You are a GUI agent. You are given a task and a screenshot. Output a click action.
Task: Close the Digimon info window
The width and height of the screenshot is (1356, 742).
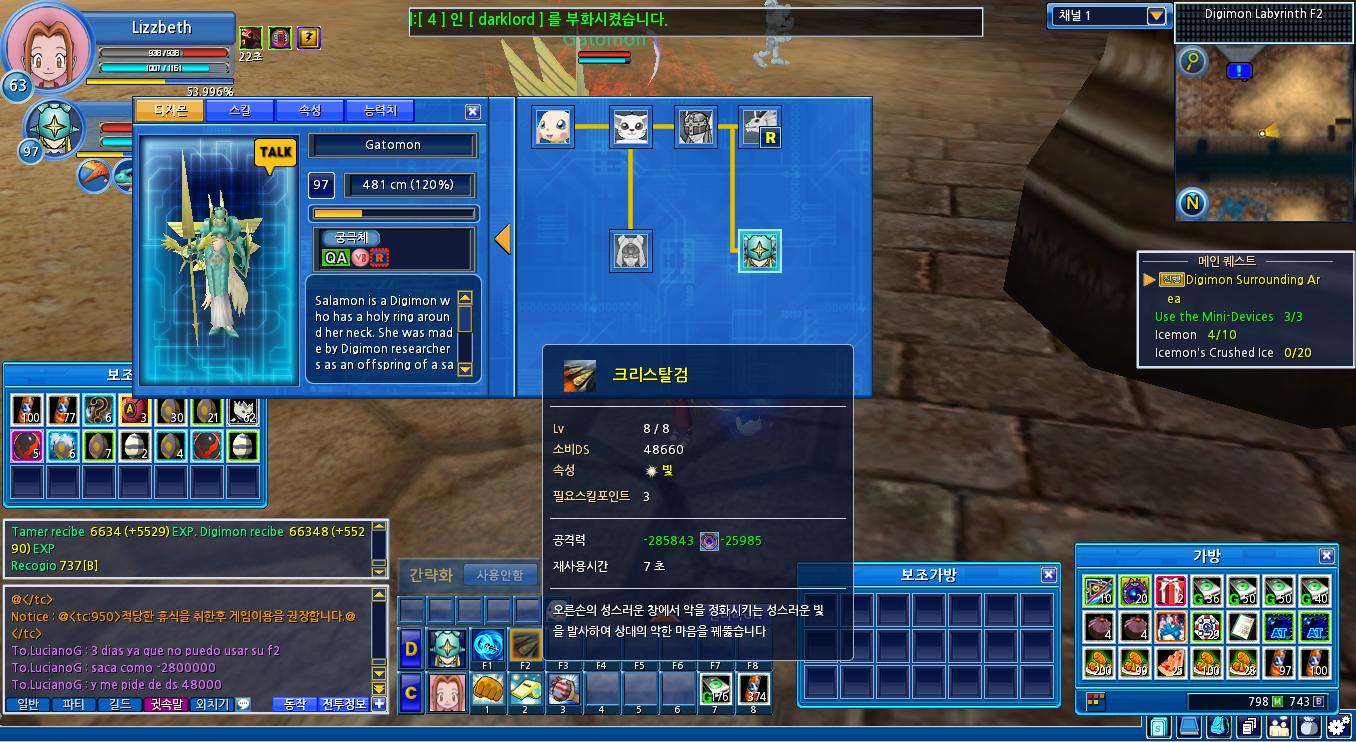point(473,112)
